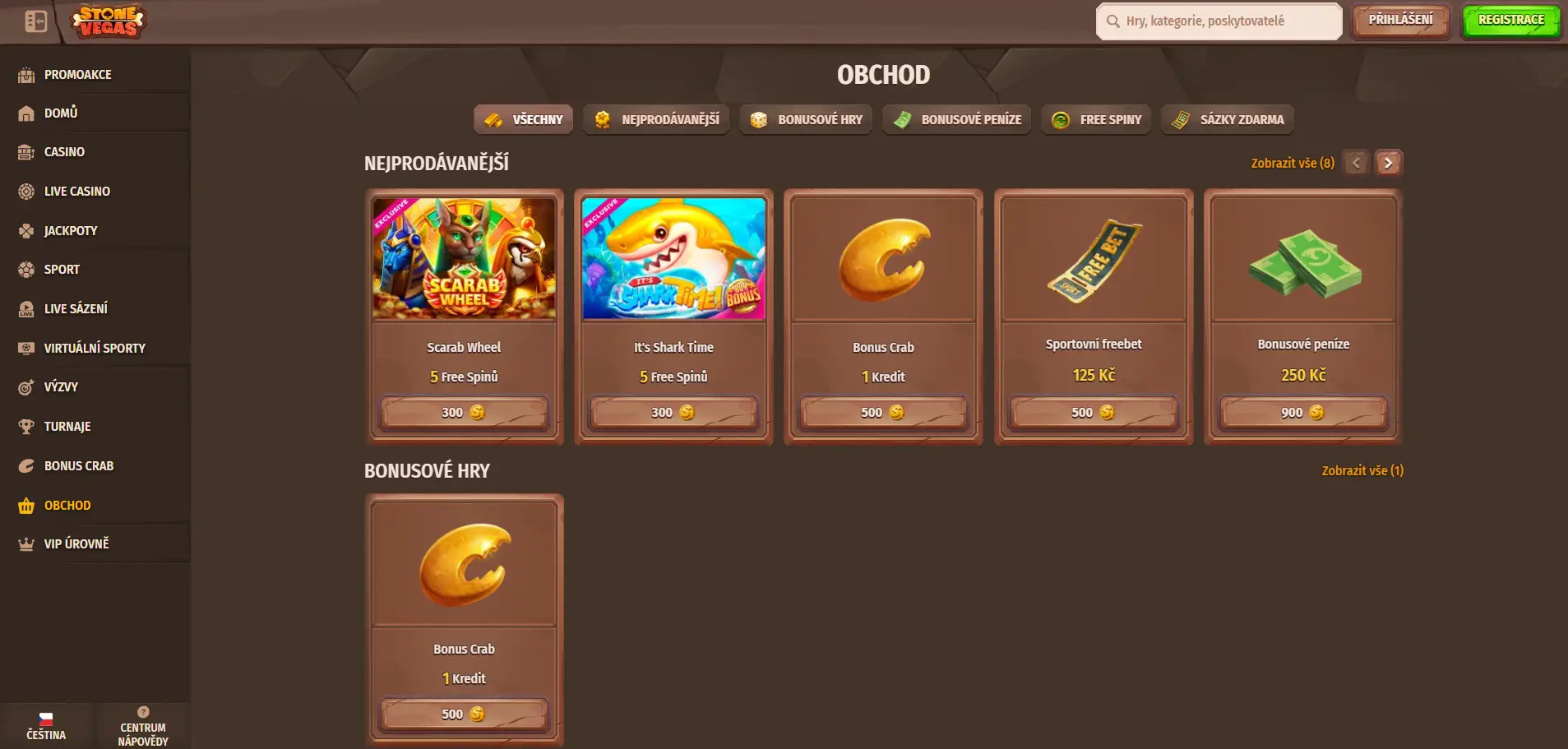The height and width of the screenshot is (749, 1568).
Task: Switch to the Nejprodávanější shop tab
Action: pyautogui.click(x=656, y=120)
